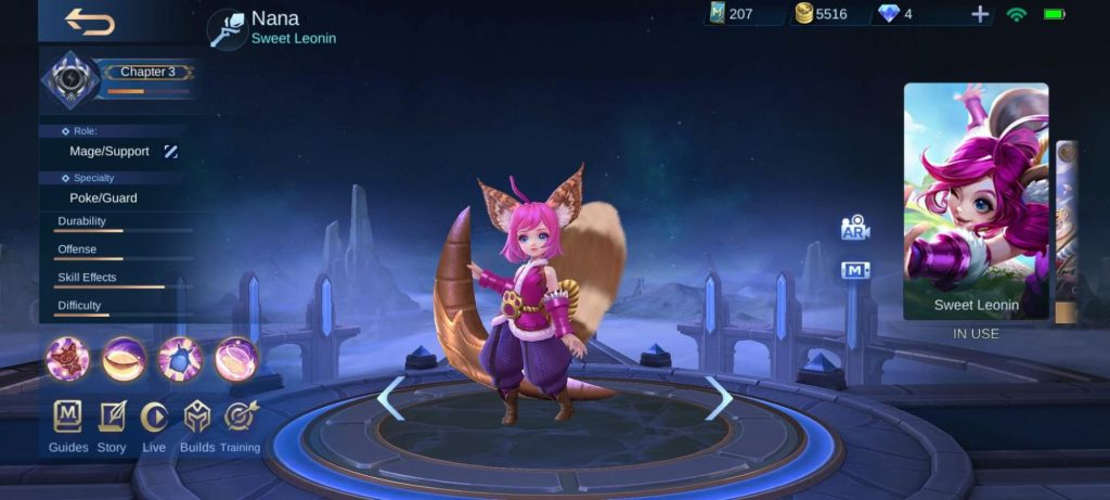1110x500 pixels.
Task: Select the blue creature skill icon
Action: pyautogui.click(x=181, y=359)
